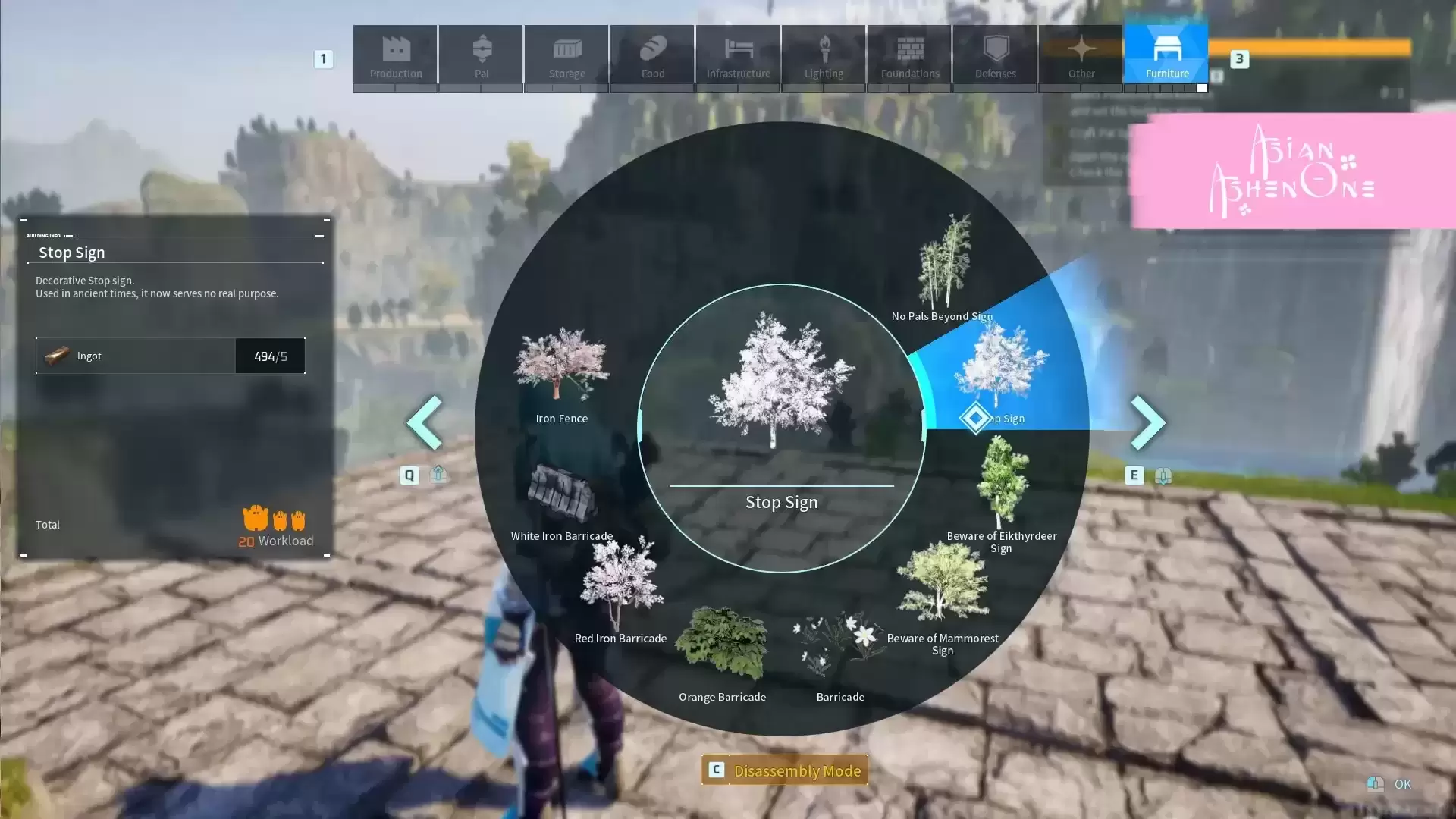Viewport: 1456px width, 819px height.
Task: Choose the White Iron Barricade
Action: pos(562,497)
